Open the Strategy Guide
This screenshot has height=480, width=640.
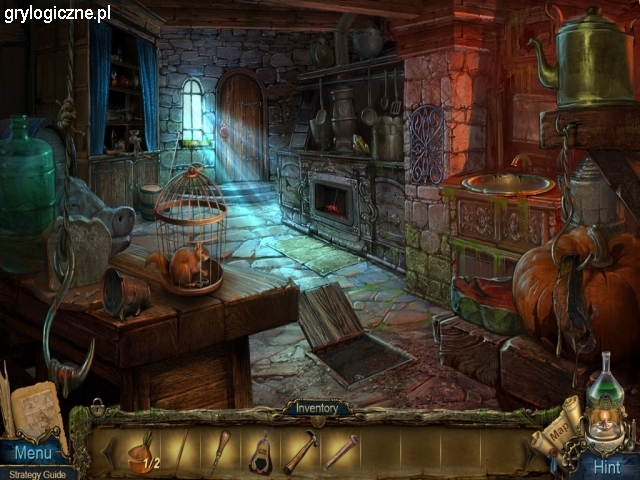(38, 473)
